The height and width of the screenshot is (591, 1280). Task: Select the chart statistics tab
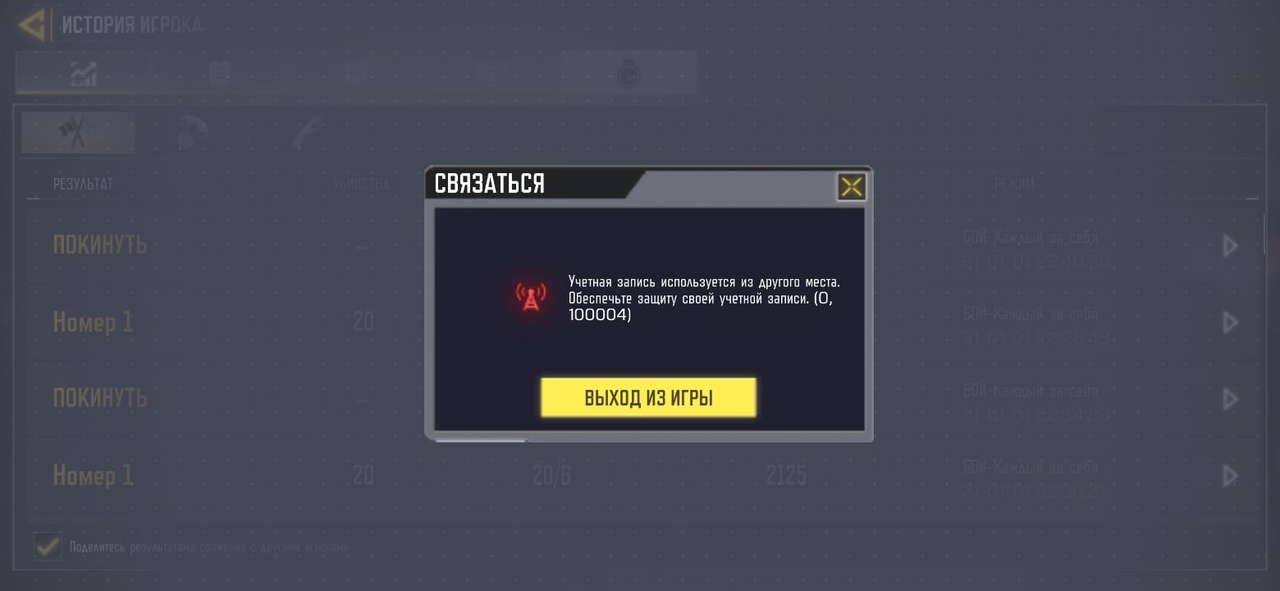pyautogui.click(x=82, y=73)
